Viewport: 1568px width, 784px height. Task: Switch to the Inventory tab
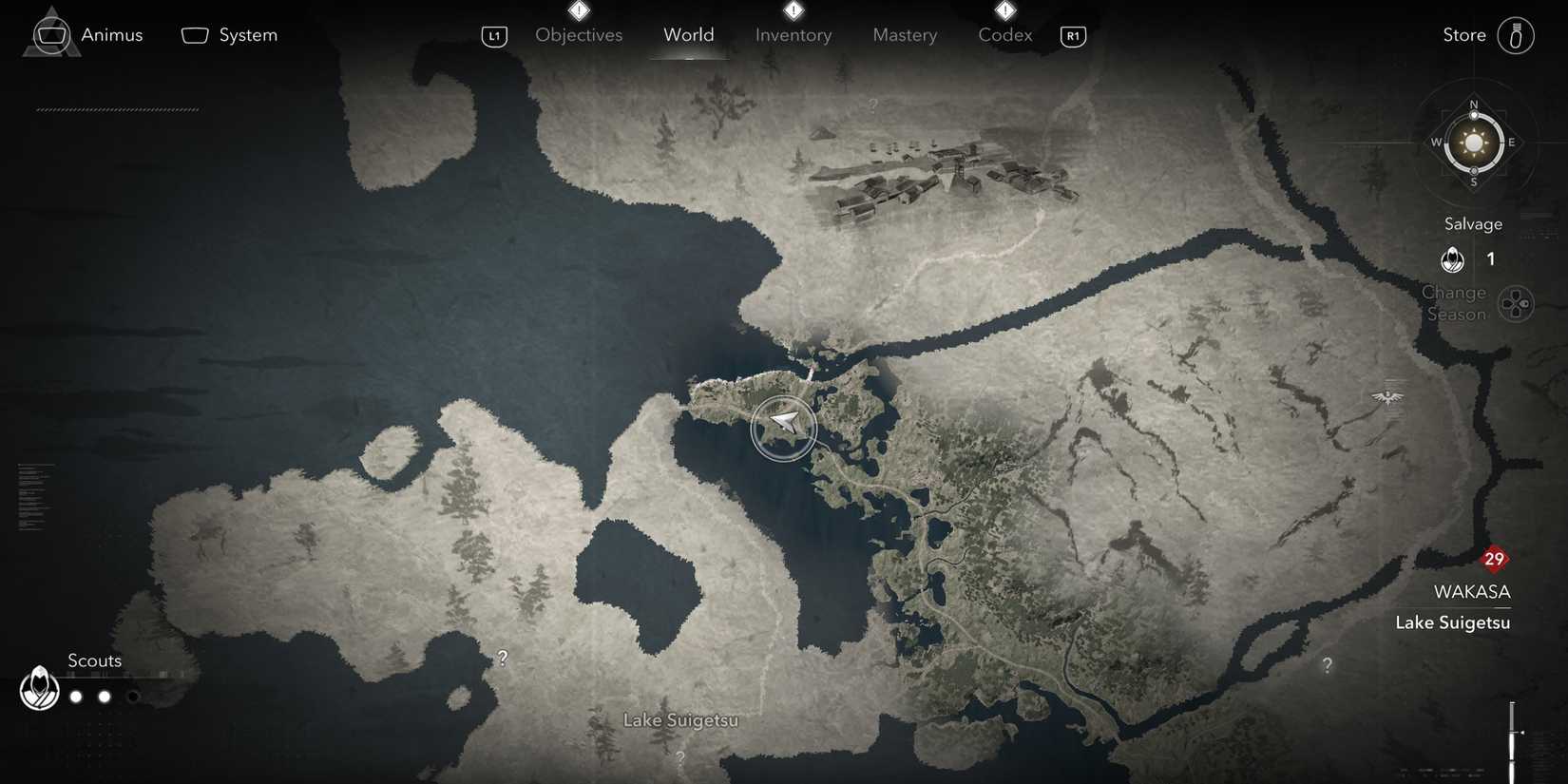pos(793,34)
